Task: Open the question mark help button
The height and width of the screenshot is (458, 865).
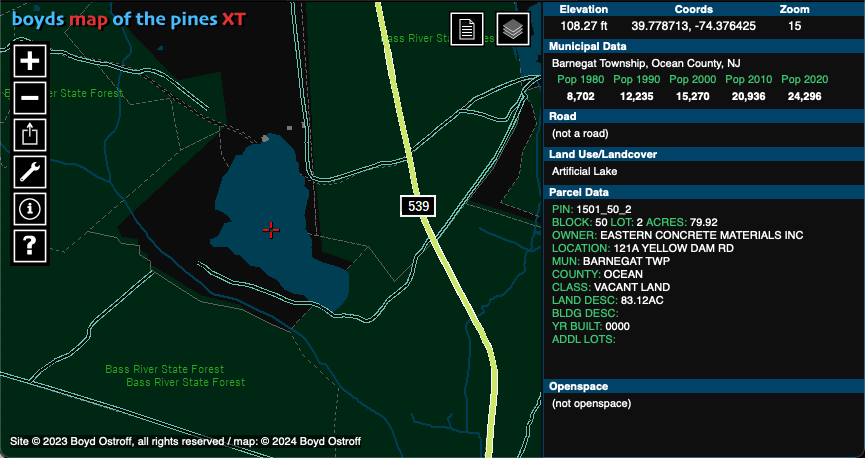Action: pyautogui.click(x=30, y=245)
